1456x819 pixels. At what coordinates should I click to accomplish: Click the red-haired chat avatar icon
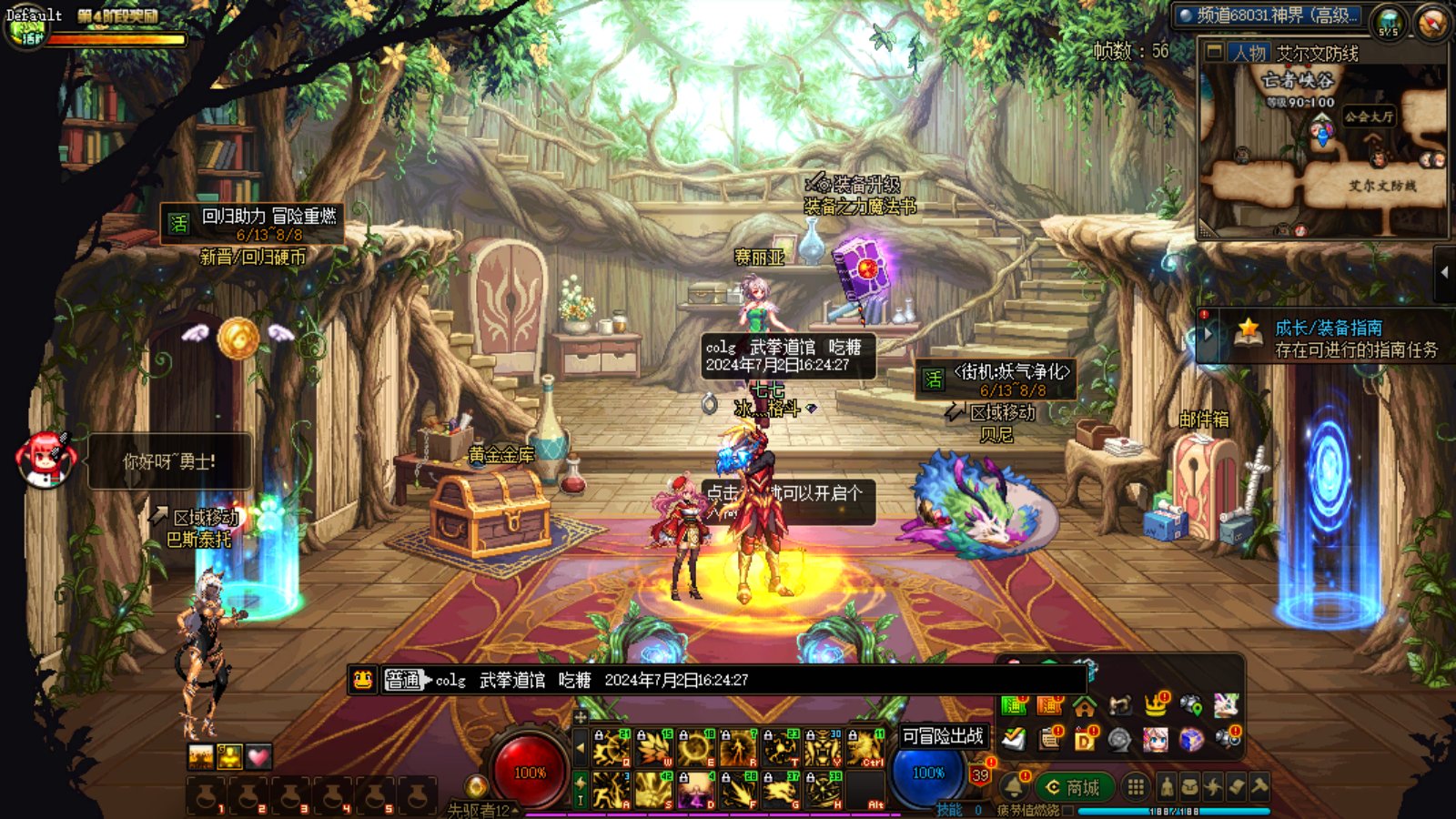coord(44,460)
